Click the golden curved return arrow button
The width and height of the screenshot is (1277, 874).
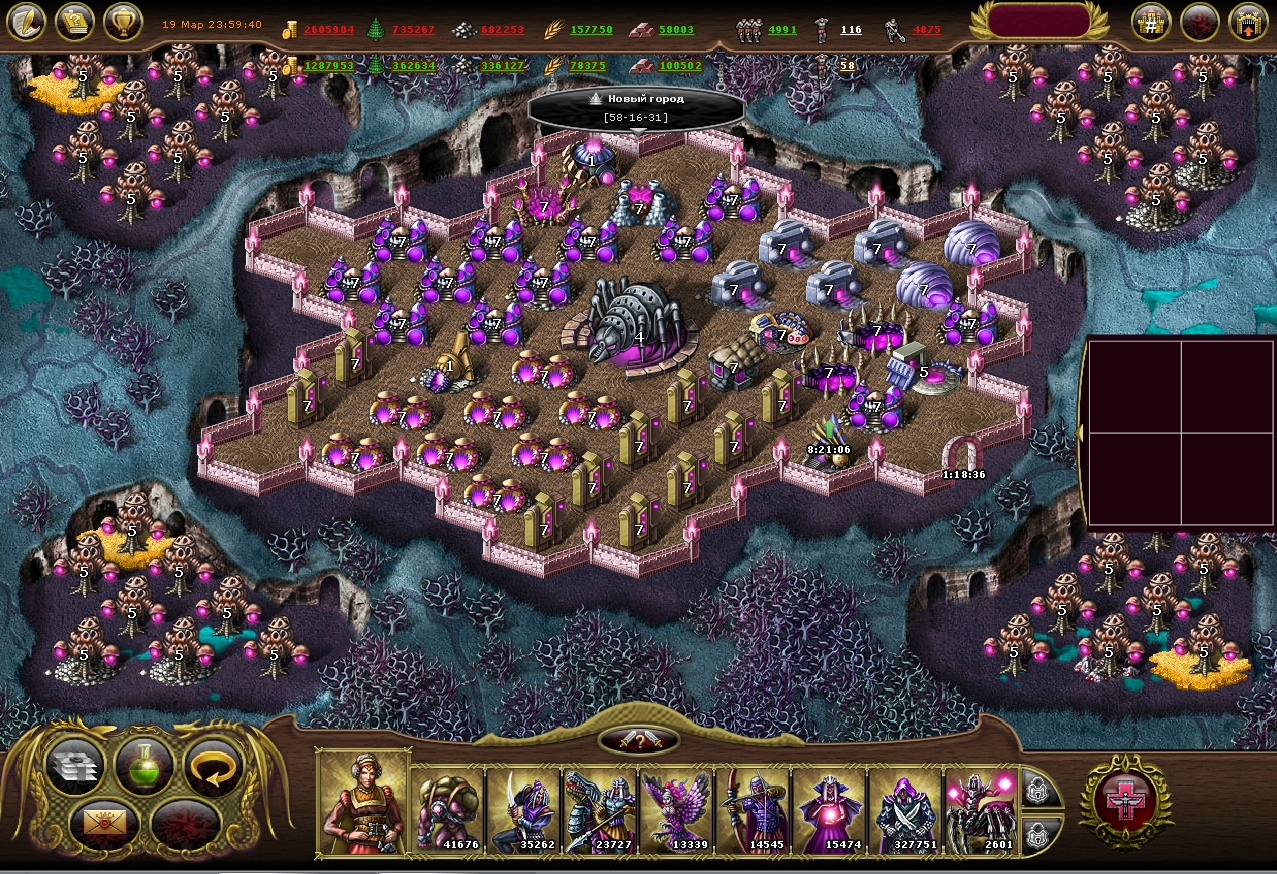pos(214,765)
